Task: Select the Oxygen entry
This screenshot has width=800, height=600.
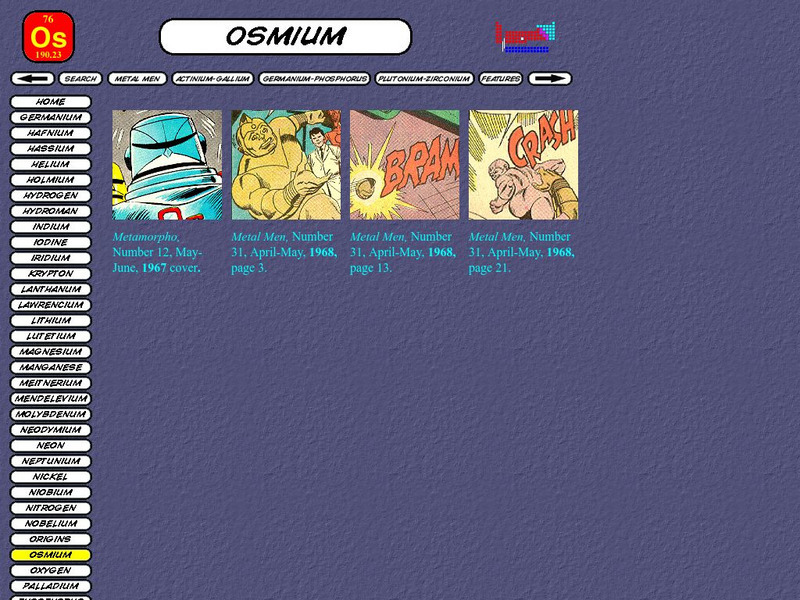Action: (x=50, y=570)
